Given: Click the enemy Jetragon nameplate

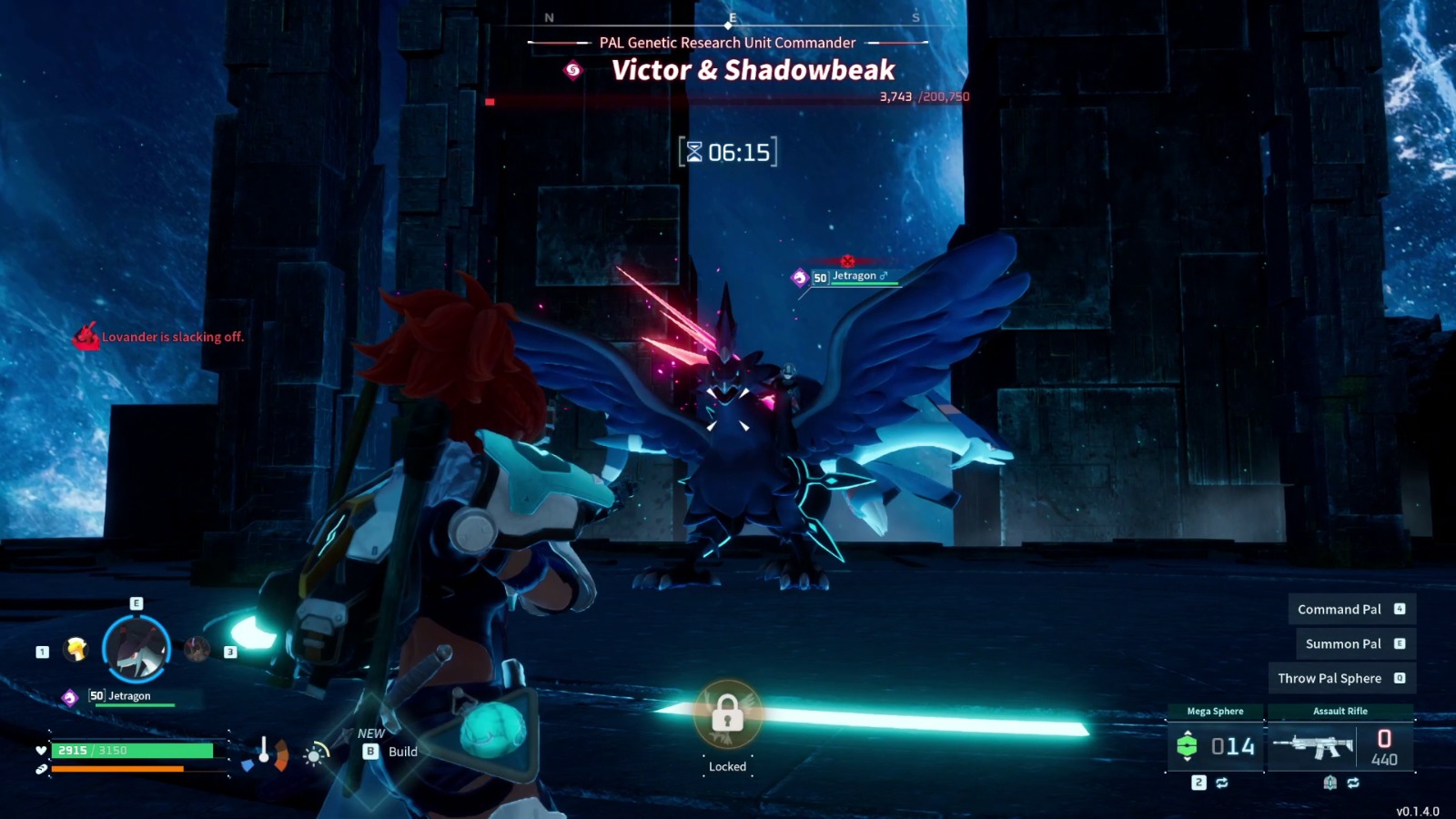Looking at the screenshot, I should [853, 277].
